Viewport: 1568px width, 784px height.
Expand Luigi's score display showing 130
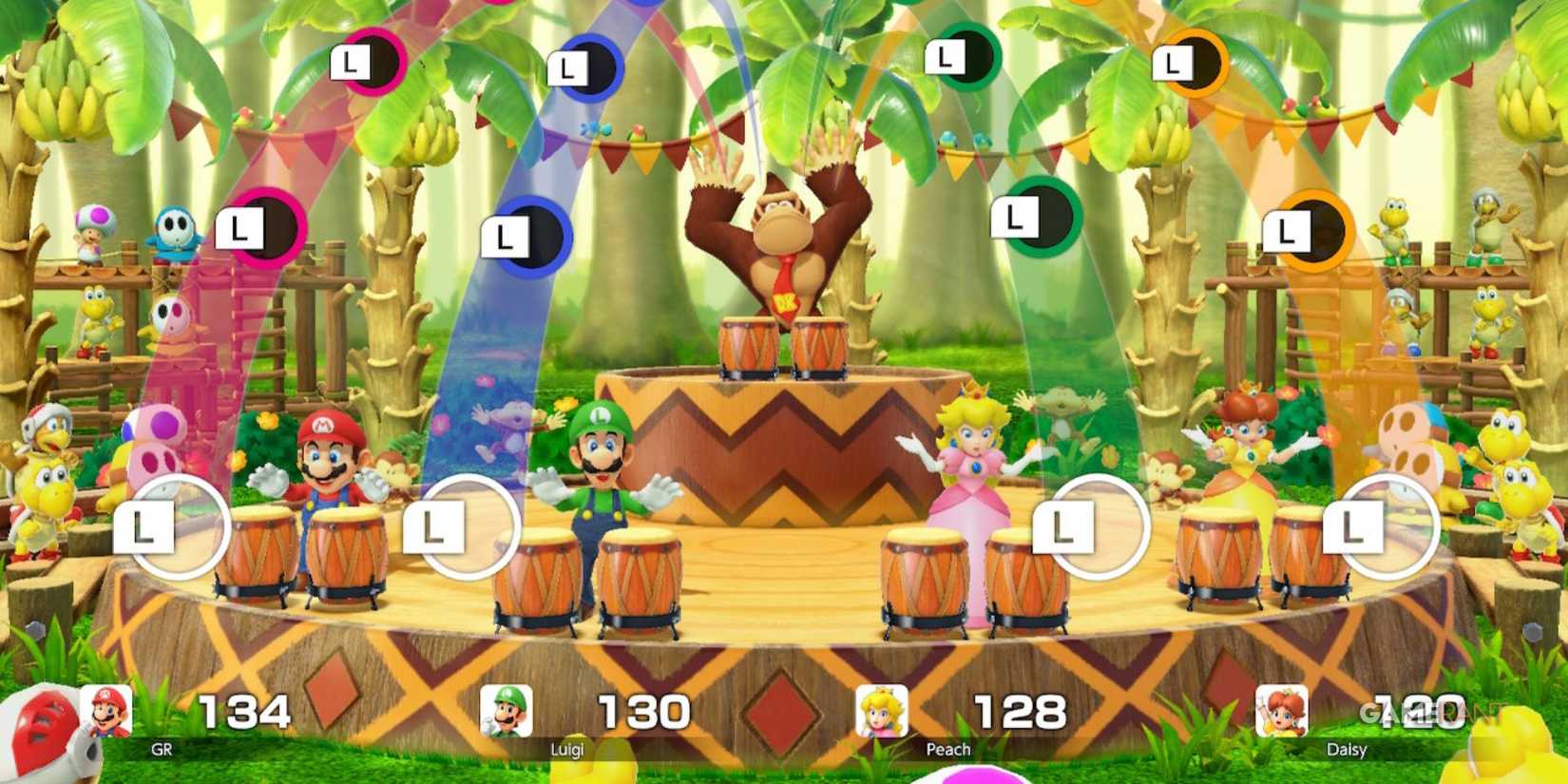coord(646,709)
